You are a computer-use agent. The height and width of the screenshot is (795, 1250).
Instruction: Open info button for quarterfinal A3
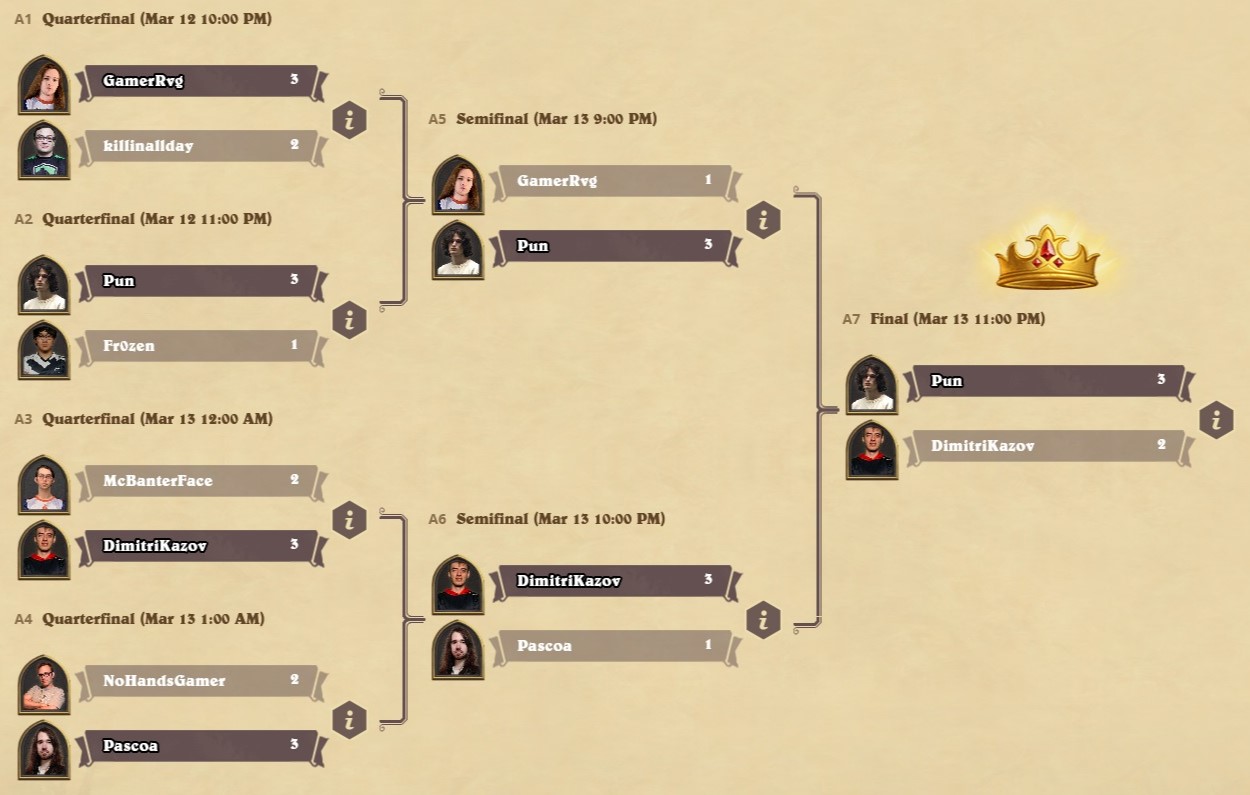pos(349,520)
